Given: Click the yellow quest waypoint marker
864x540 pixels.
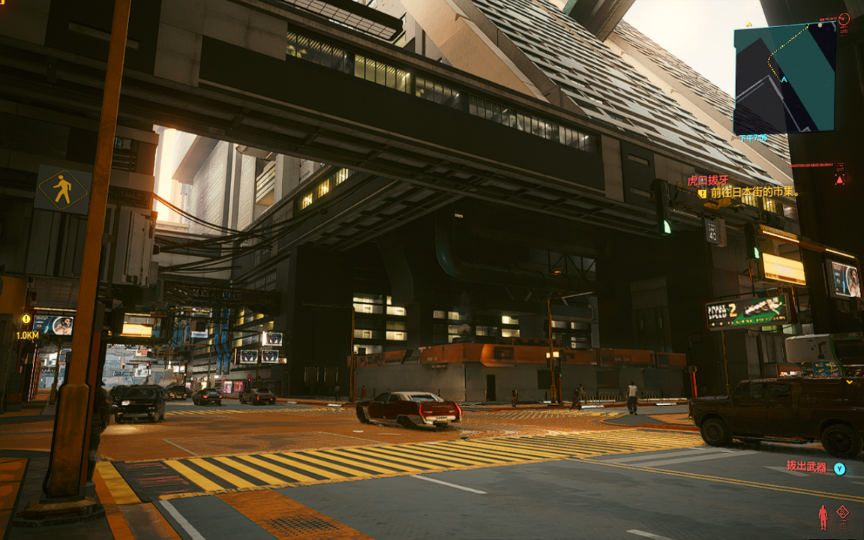Looking at the screenshot, I should (x=26, y=319).
